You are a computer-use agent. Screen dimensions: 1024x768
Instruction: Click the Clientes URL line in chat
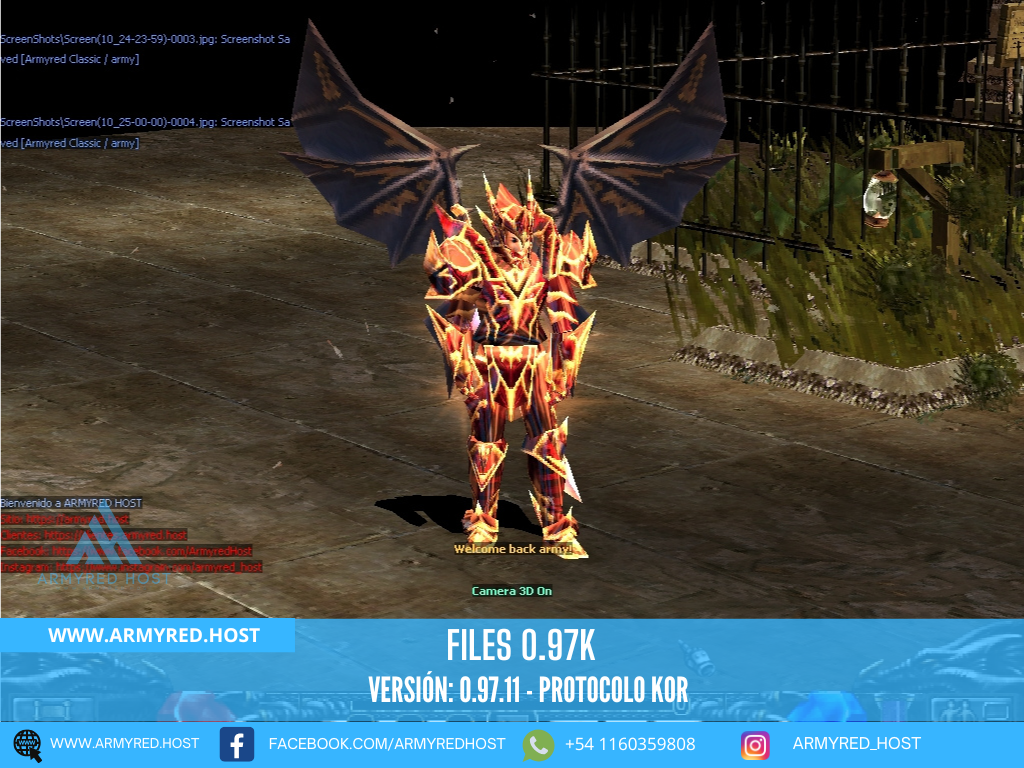coord(94,535)
